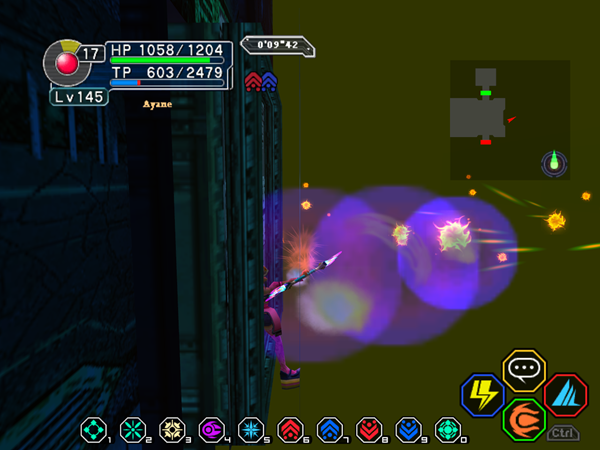Select hotbar slot 1 teal cross icon
600x450 pixels.
click(92, 430)
